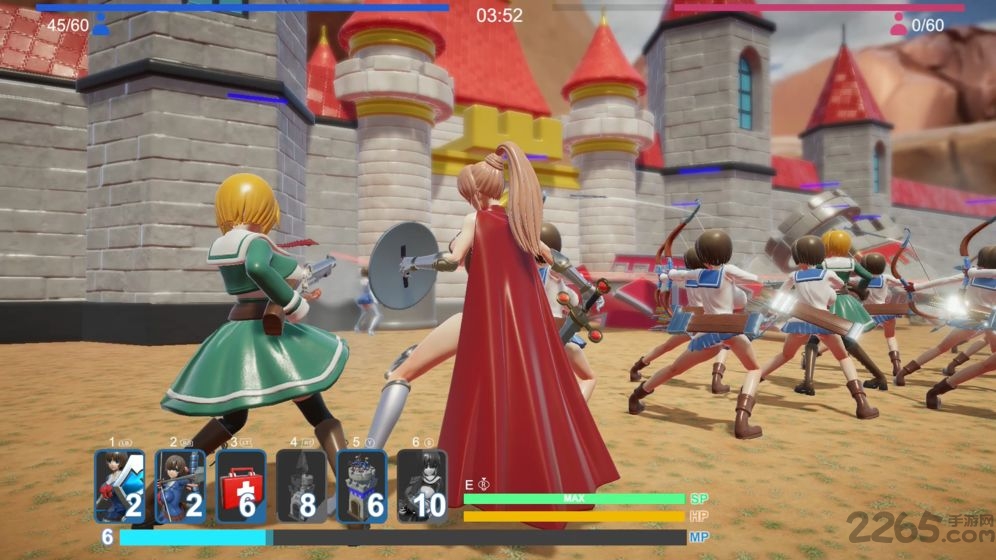Image resolution: width=996 pixels, height=560 pixels.
Task: Select the archer unit card costing 2
Action: click(180, 486)
